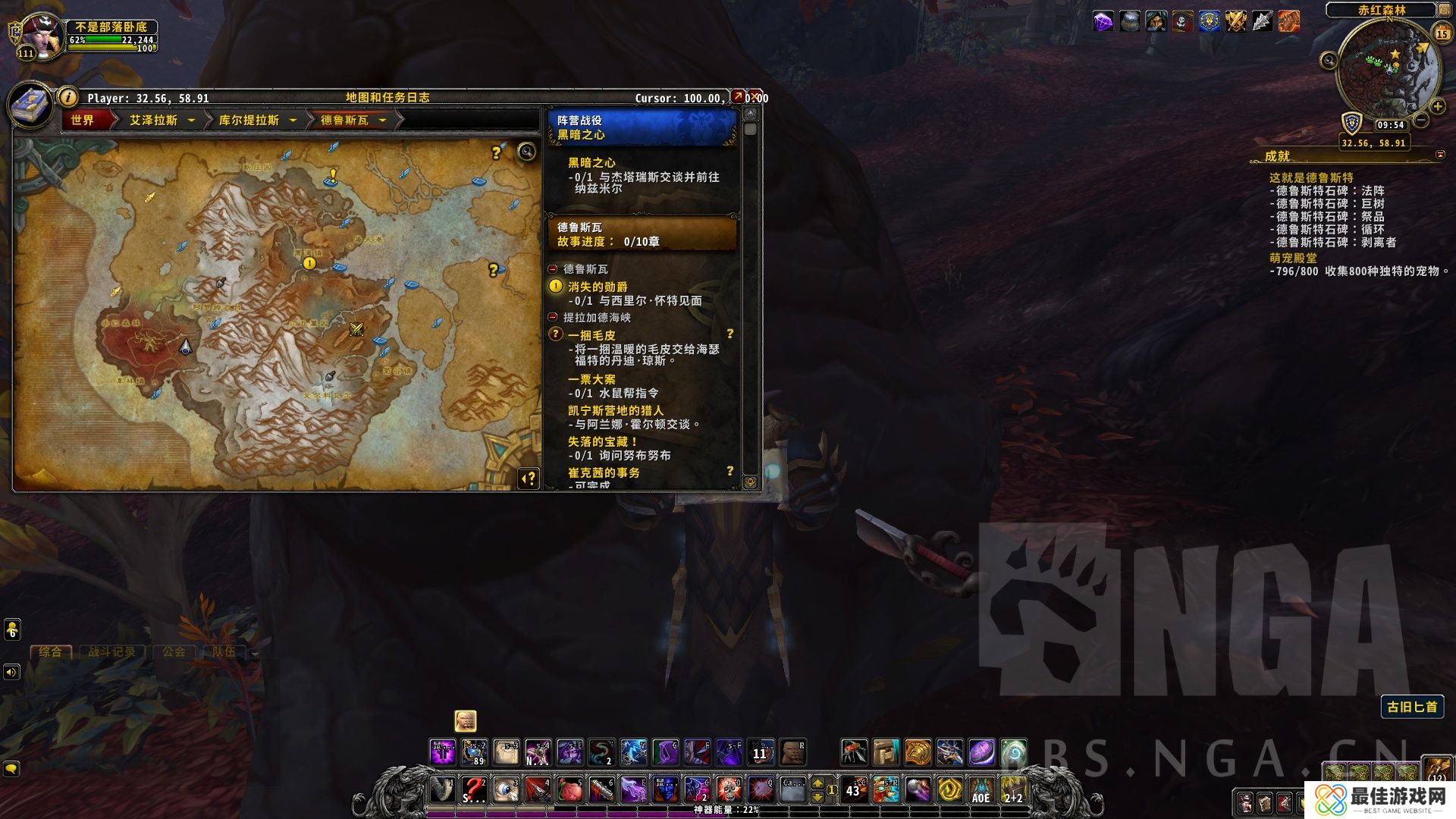Open the 德鲁斯瓦 zone dropdown
Viewport: 1456px width, 819px height.
pos(382,120)
